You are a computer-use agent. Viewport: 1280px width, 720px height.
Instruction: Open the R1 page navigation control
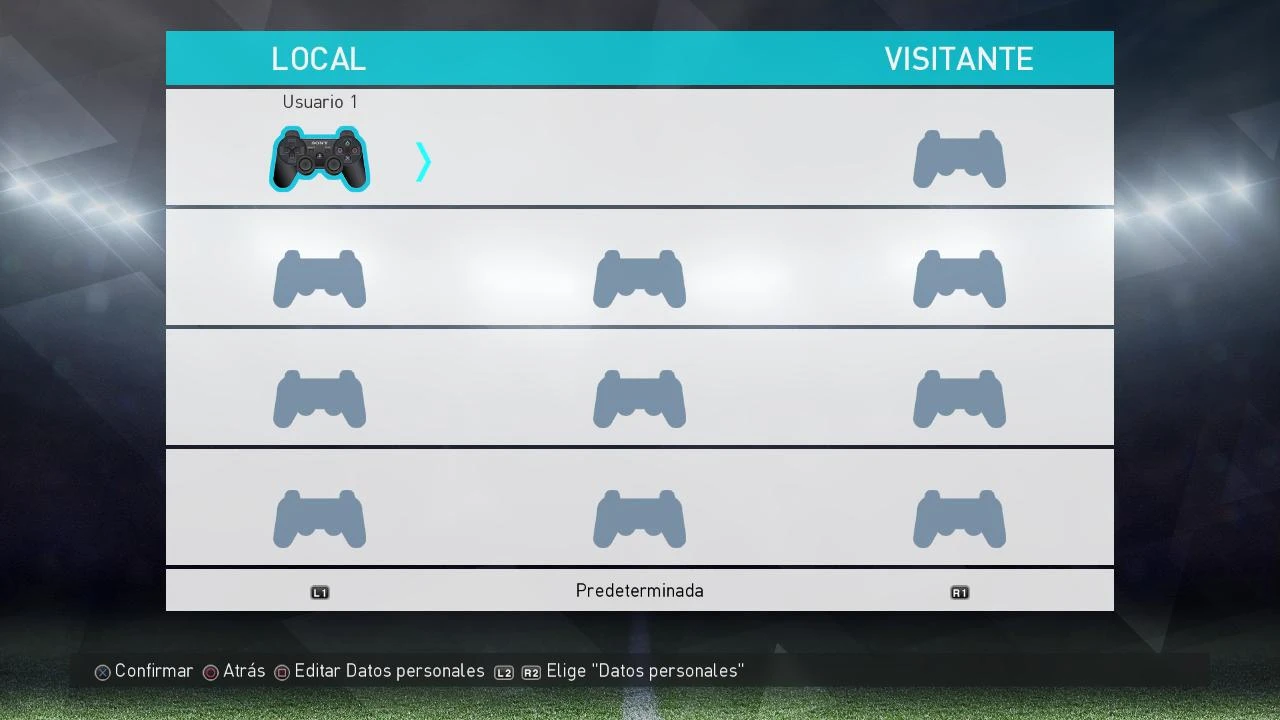[x=959, y=591]
